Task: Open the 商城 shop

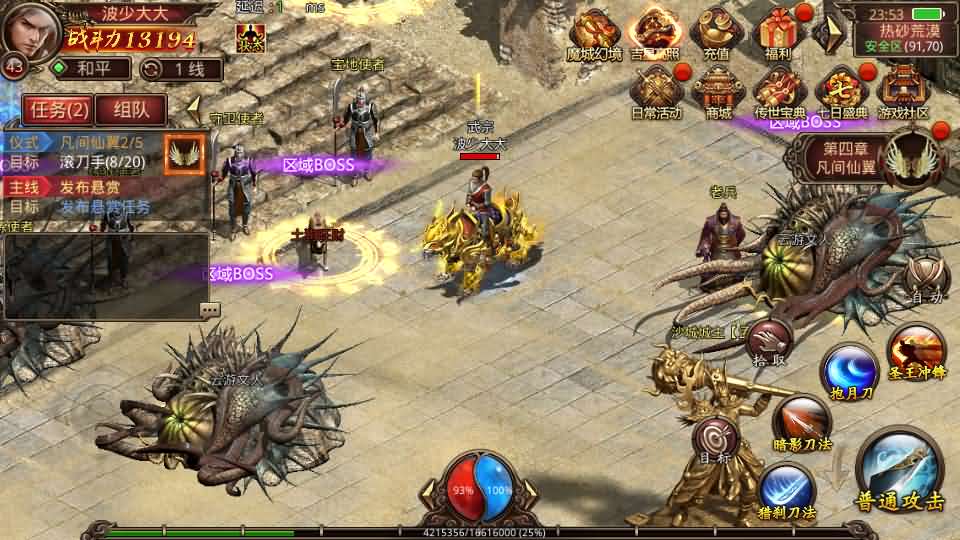Action: click(x=717, y=92)
